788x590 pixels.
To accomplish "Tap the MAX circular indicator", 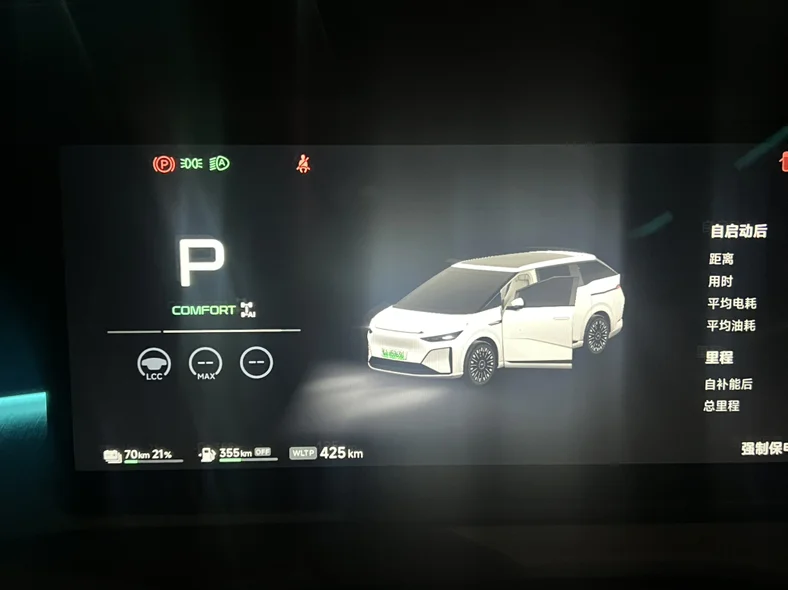I will point(205,362).
